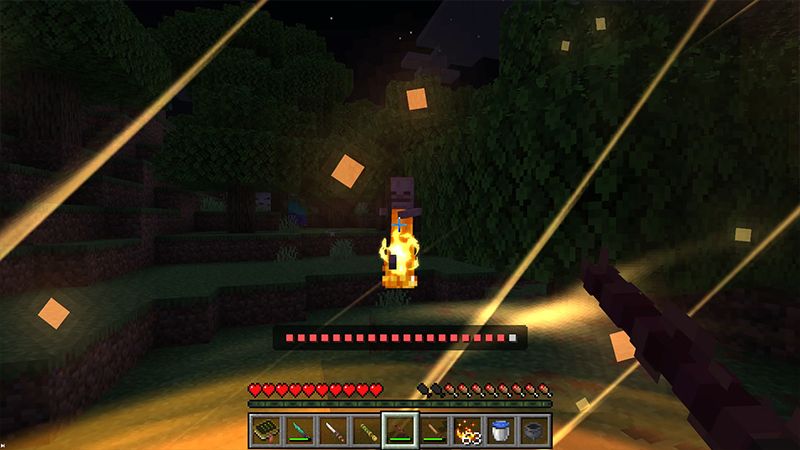Select the green book hotbar slot
This screenshot has height=450, width=800.
coord(265,430)
